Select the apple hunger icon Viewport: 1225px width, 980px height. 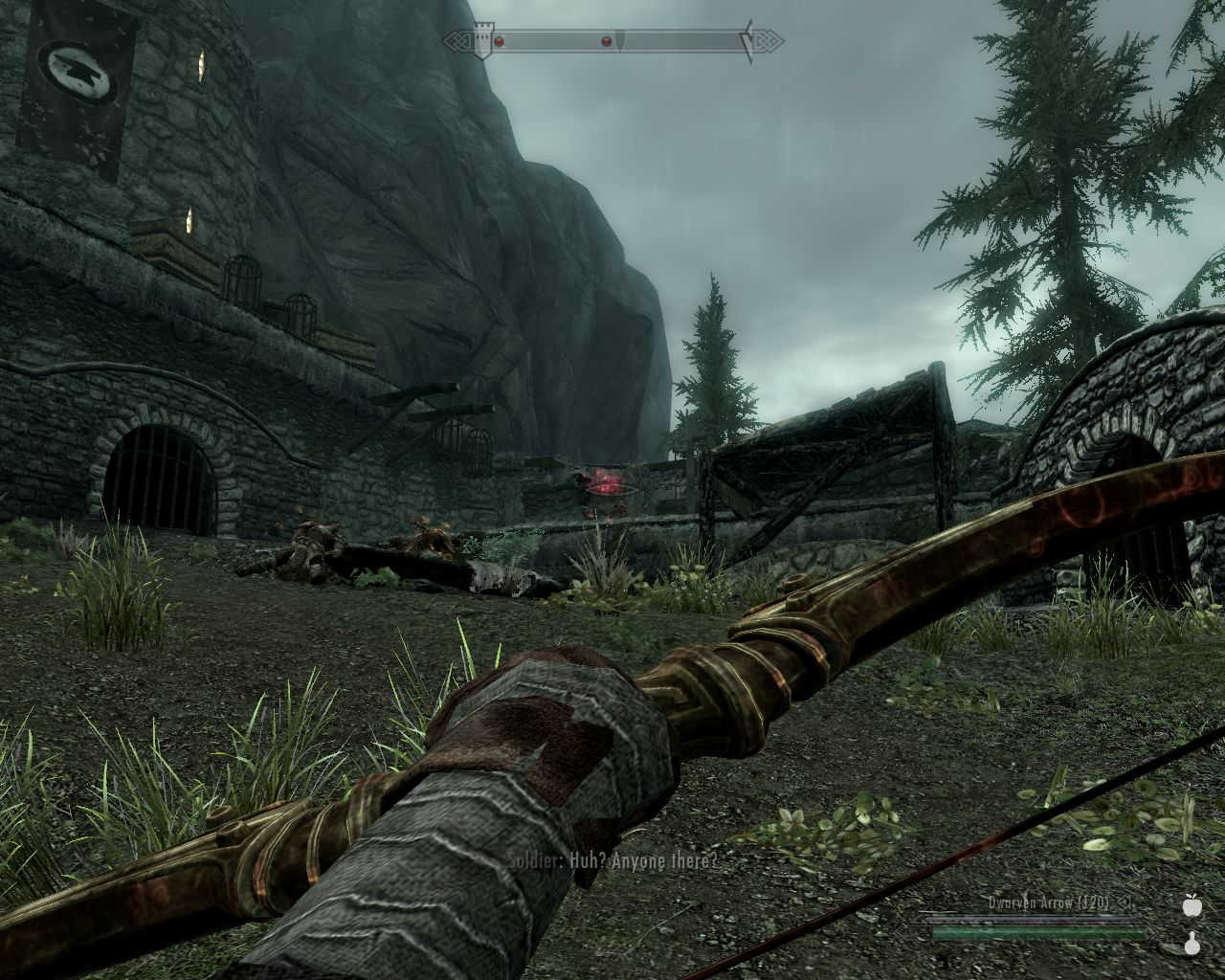pyautogui.click(x=1192, y=905)
